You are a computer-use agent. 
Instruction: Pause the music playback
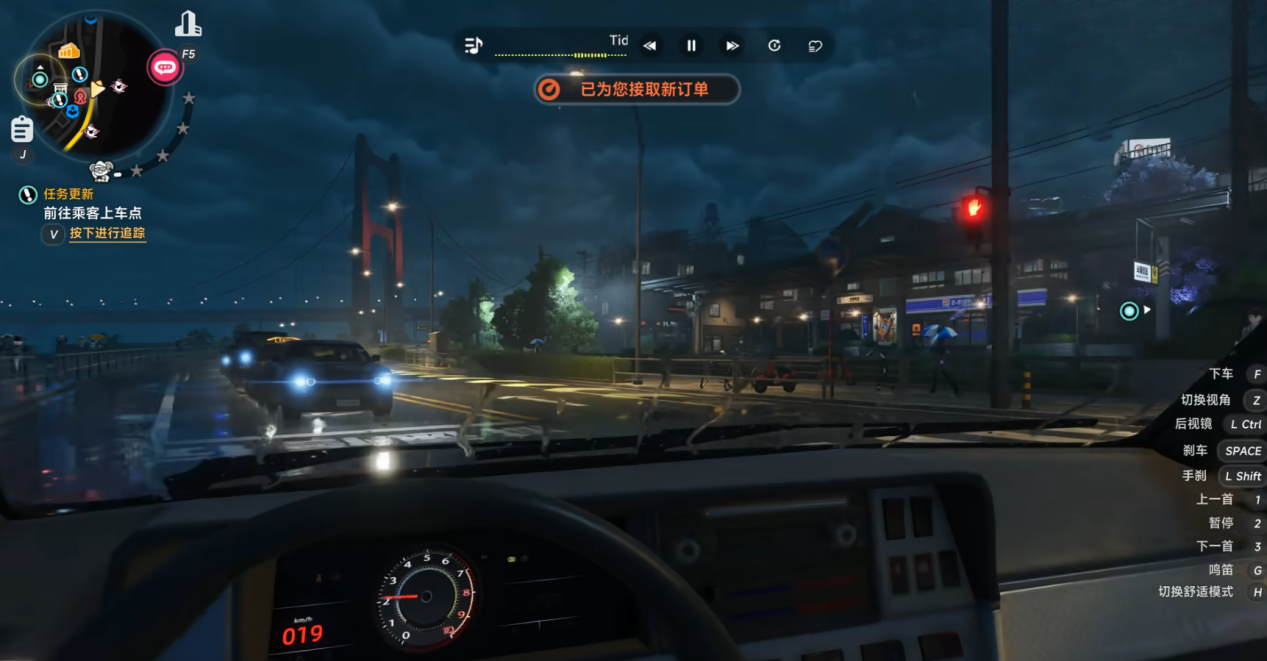pos(691,45)
